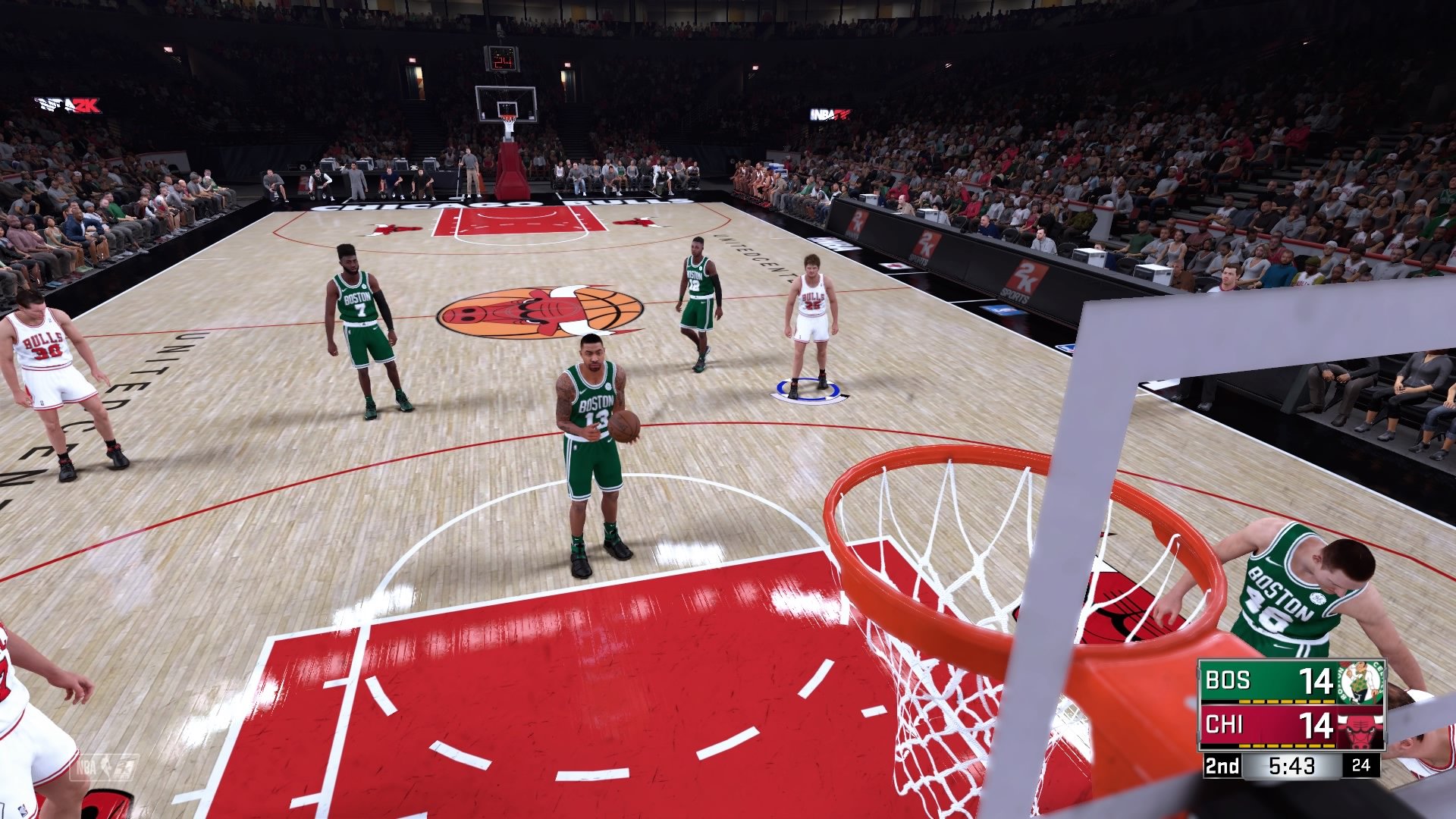The image size is (1456, 819).
Task: Click the yellow timeout dashes under the CHI score
Action: pos(1286,745)
